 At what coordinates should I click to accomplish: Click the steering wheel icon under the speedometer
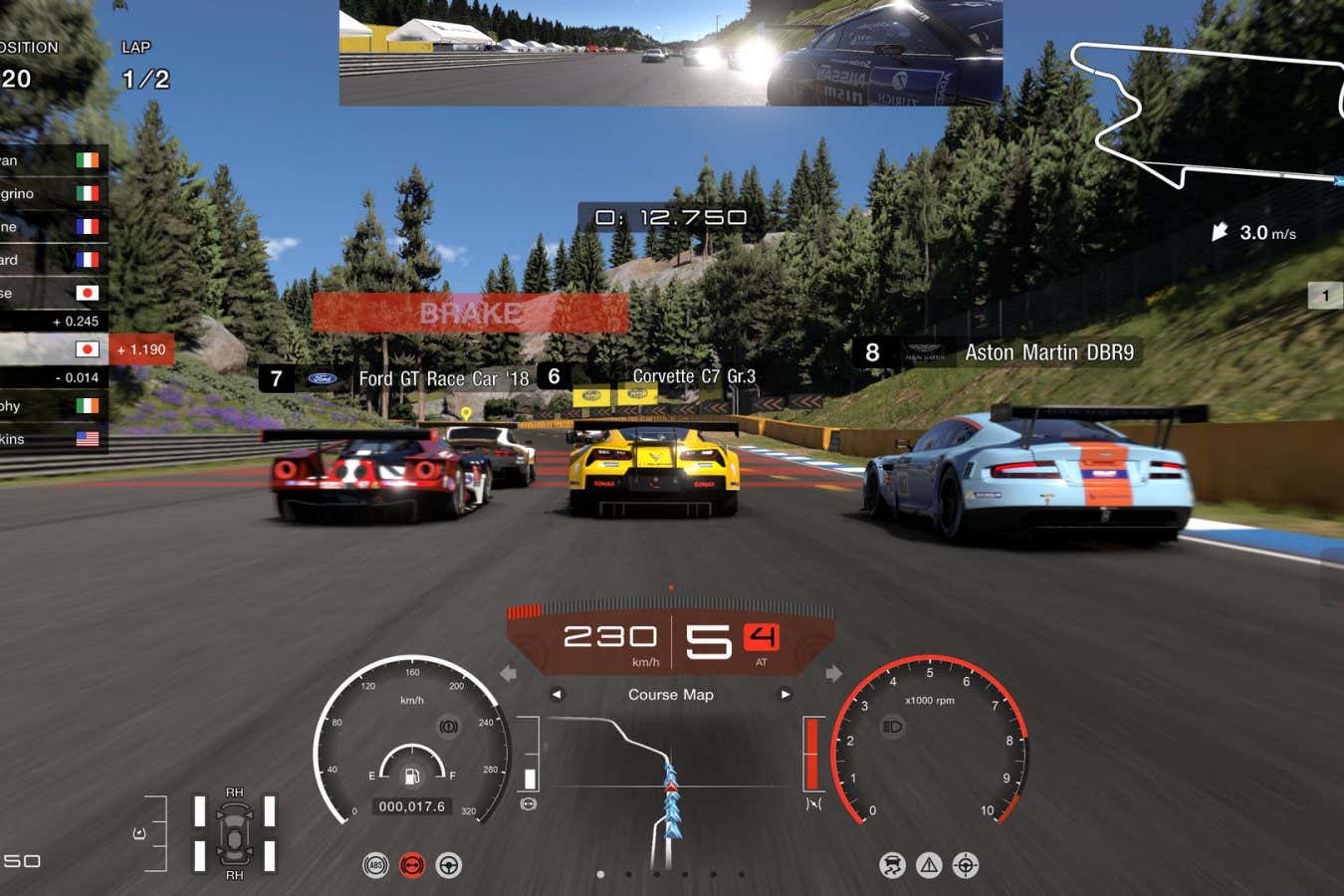tap(449, 865)
